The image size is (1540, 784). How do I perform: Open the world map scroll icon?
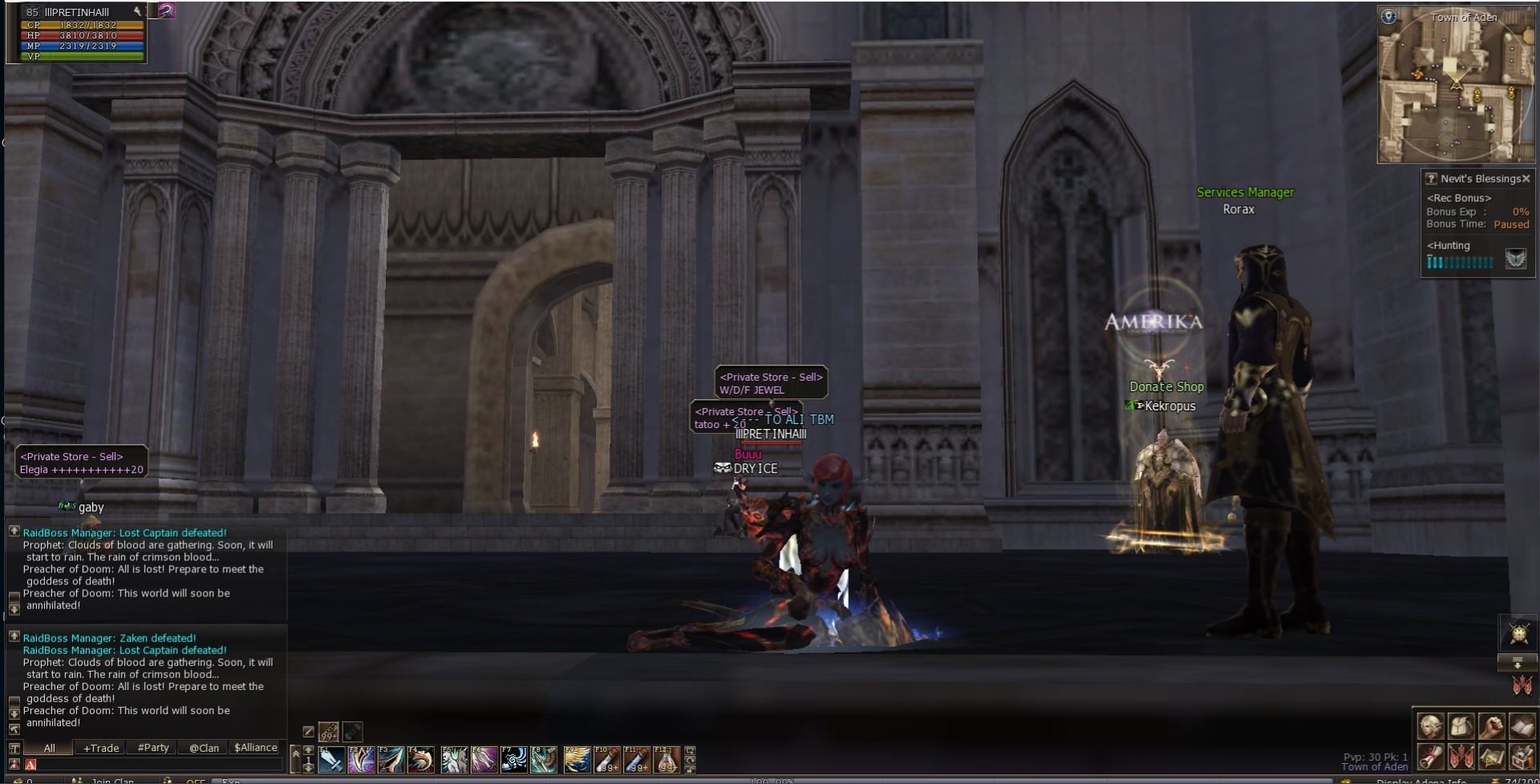[1491, 757]
